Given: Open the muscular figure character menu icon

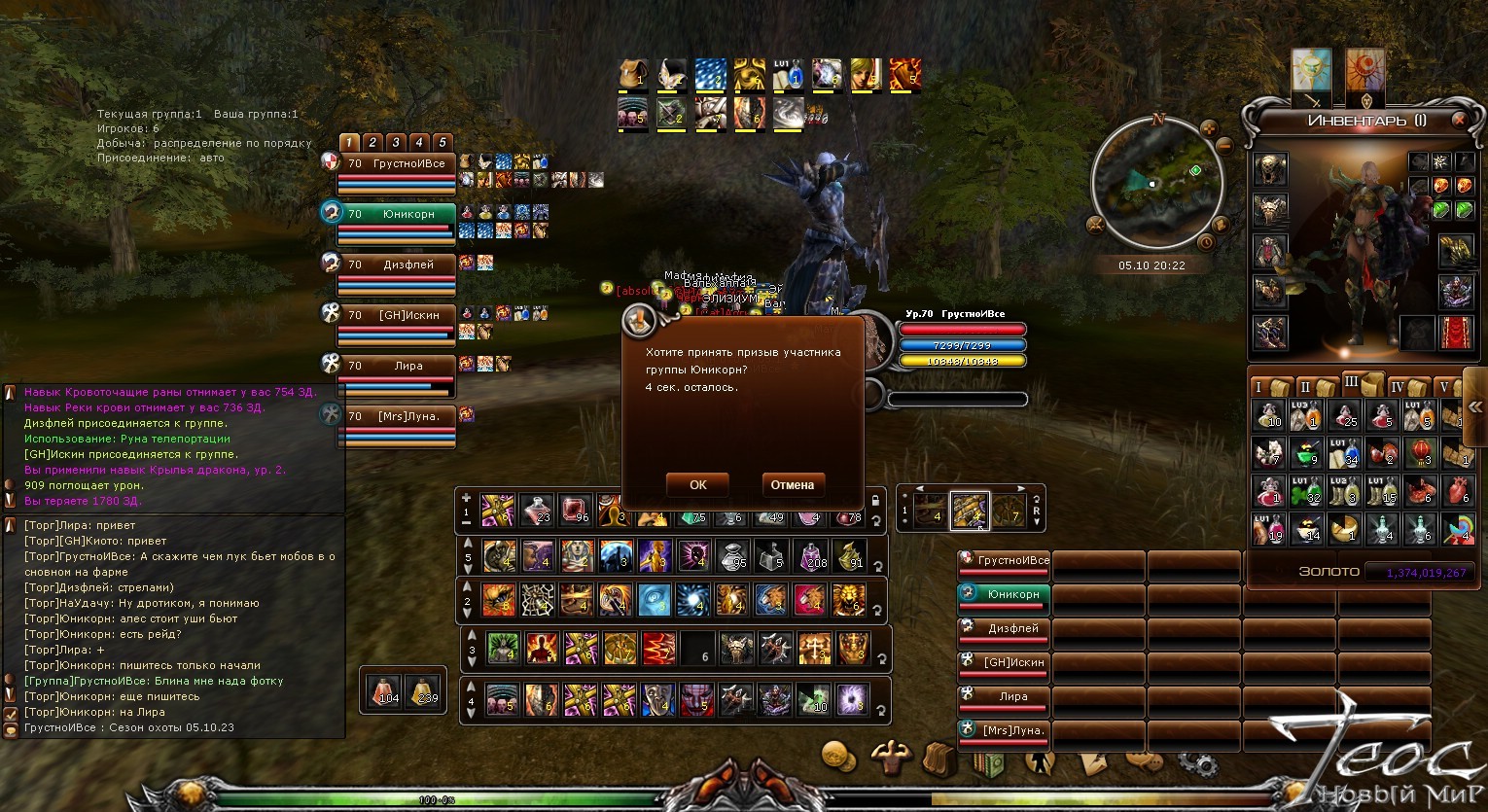Looking at the screenshot, I should (889, 757).
